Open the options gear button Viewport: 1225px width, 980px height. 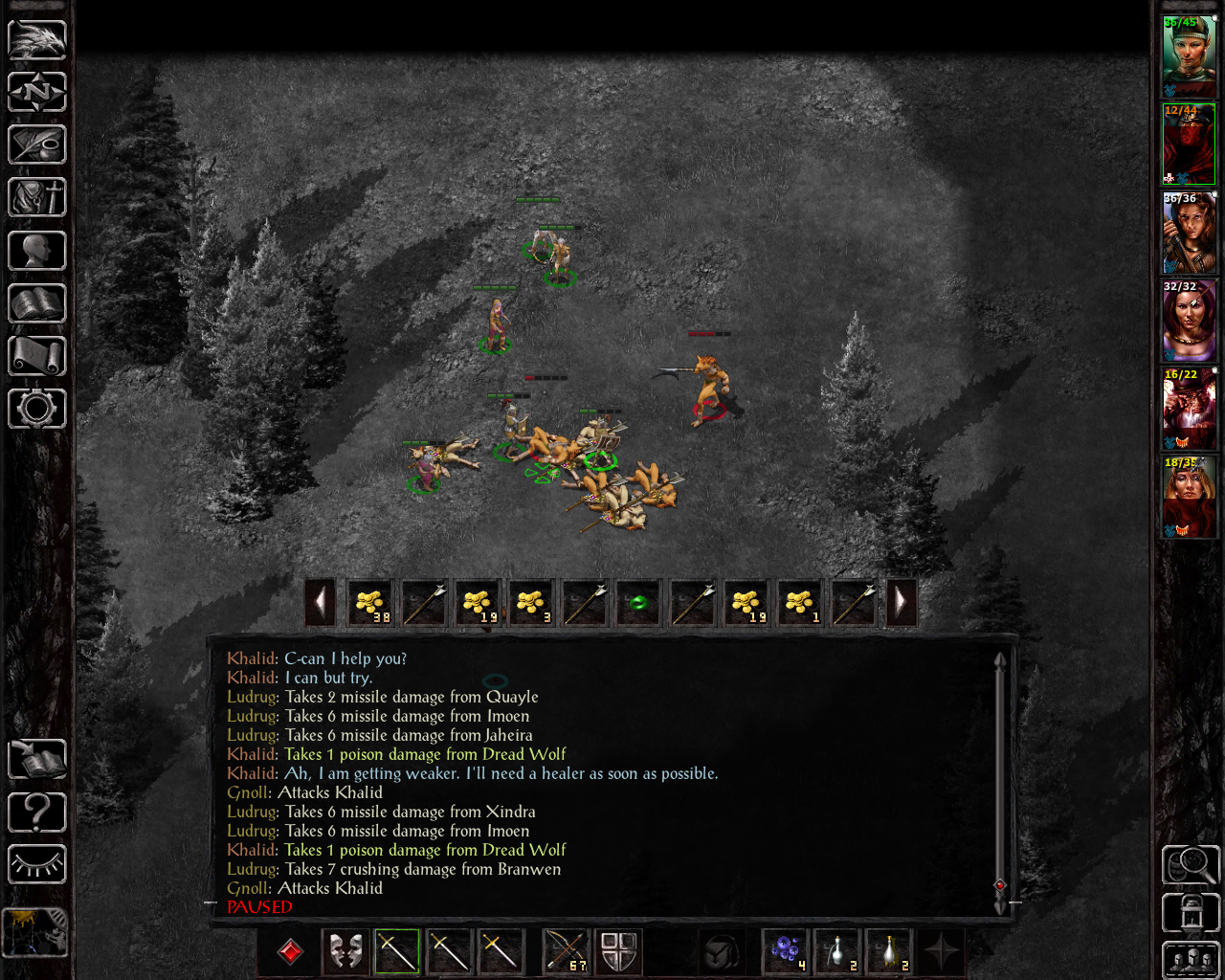click(x=37, y=409)
